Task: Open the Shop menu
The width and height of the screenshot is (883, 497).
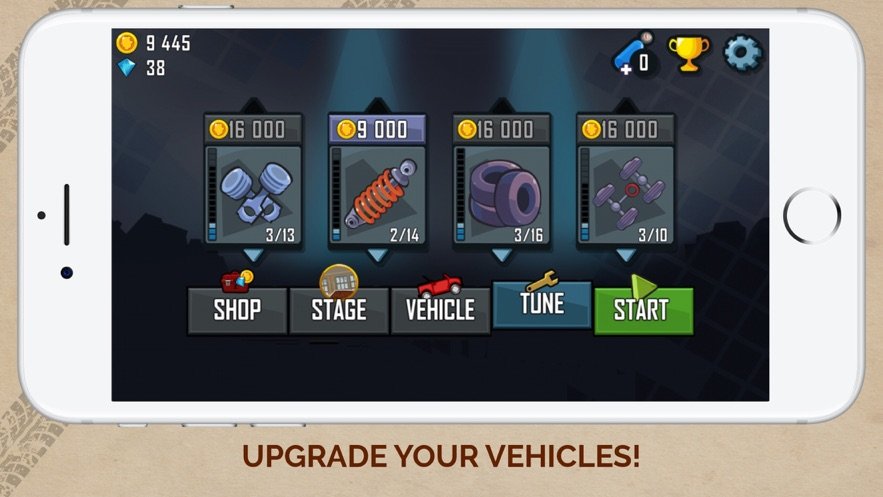Action: [237, 310]
